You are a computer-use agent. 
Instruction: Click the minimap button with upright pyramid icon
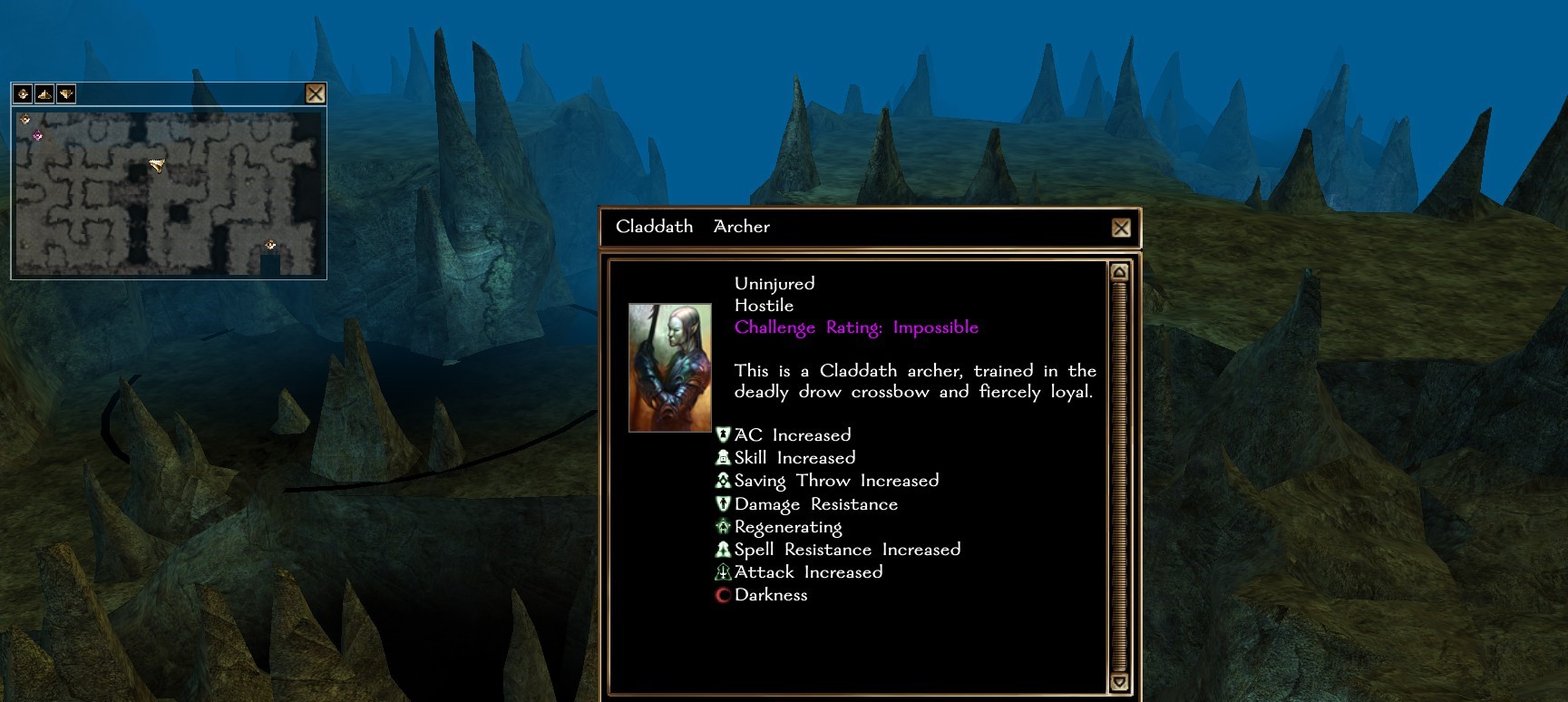[44, 93]
